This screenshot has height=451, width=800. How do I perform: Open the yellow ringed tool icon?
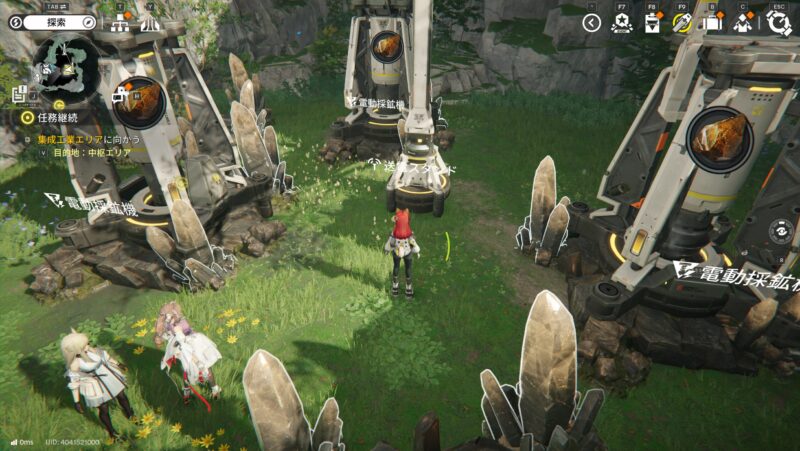point(683,24)
